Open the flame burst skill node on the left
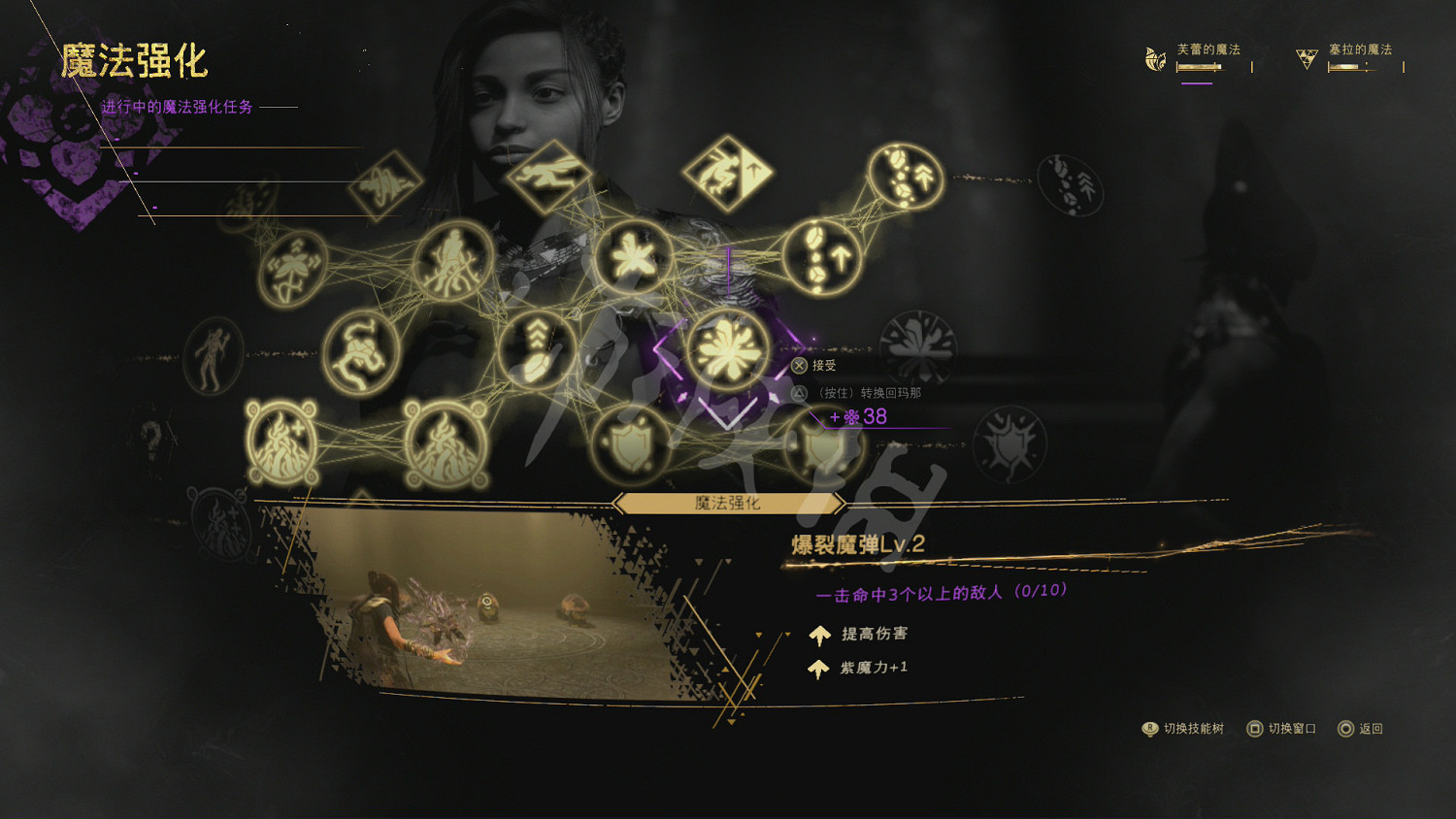Image resolution: width=1456 pixels, height=819 pixels. pyautogui.click(x=280, y=445)
